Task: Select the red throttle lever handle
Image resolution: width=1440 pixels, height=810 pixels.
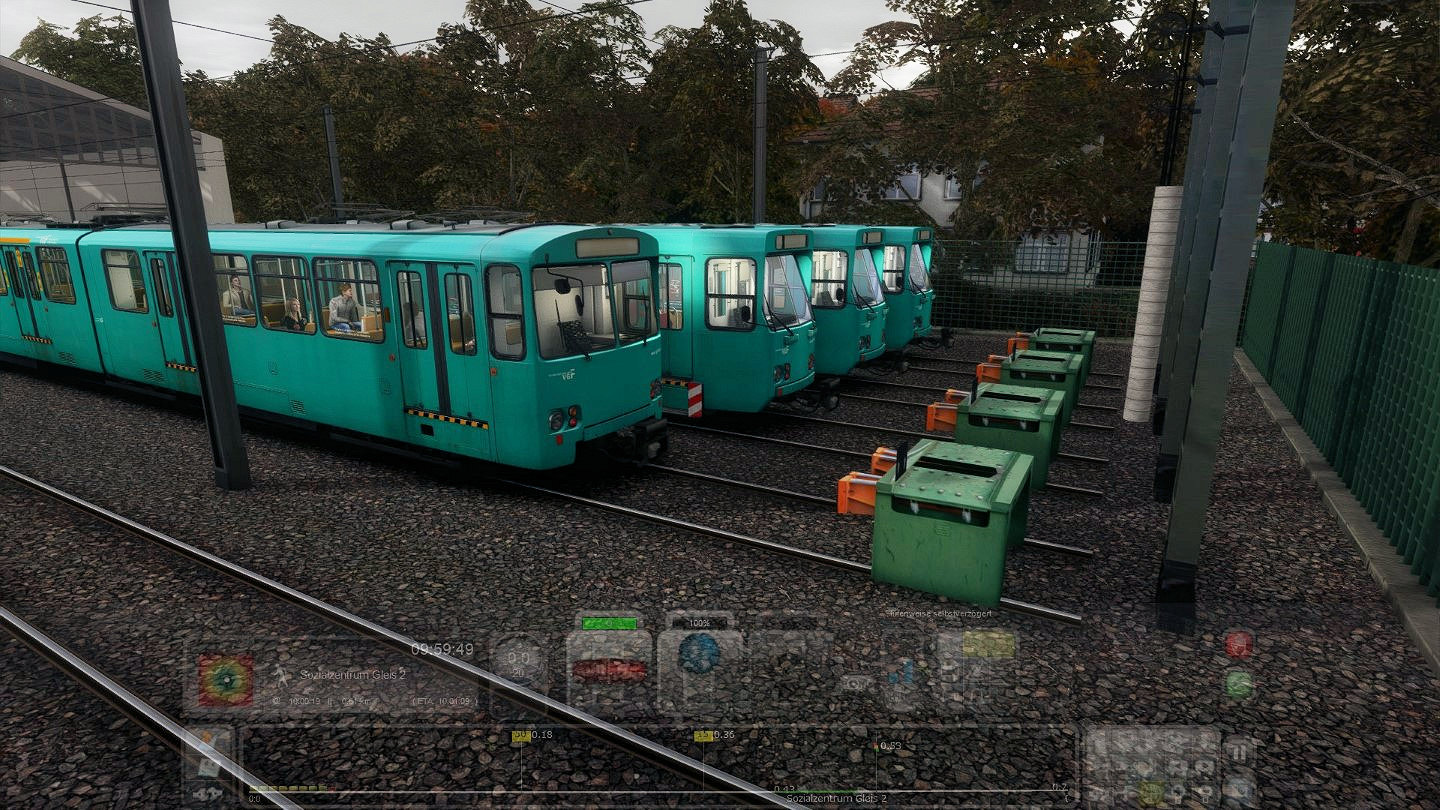Action: (x=609, y=670)
